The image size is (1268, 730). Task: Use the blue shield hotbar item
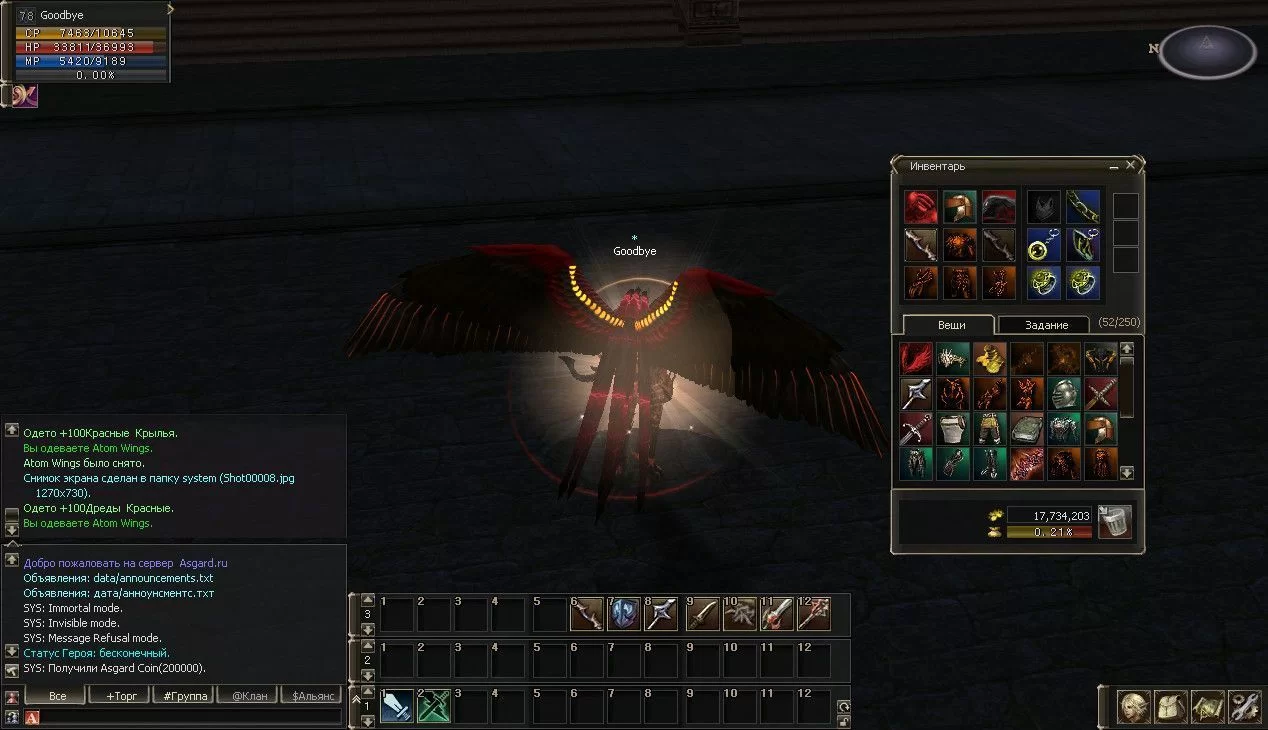point(624,614)
